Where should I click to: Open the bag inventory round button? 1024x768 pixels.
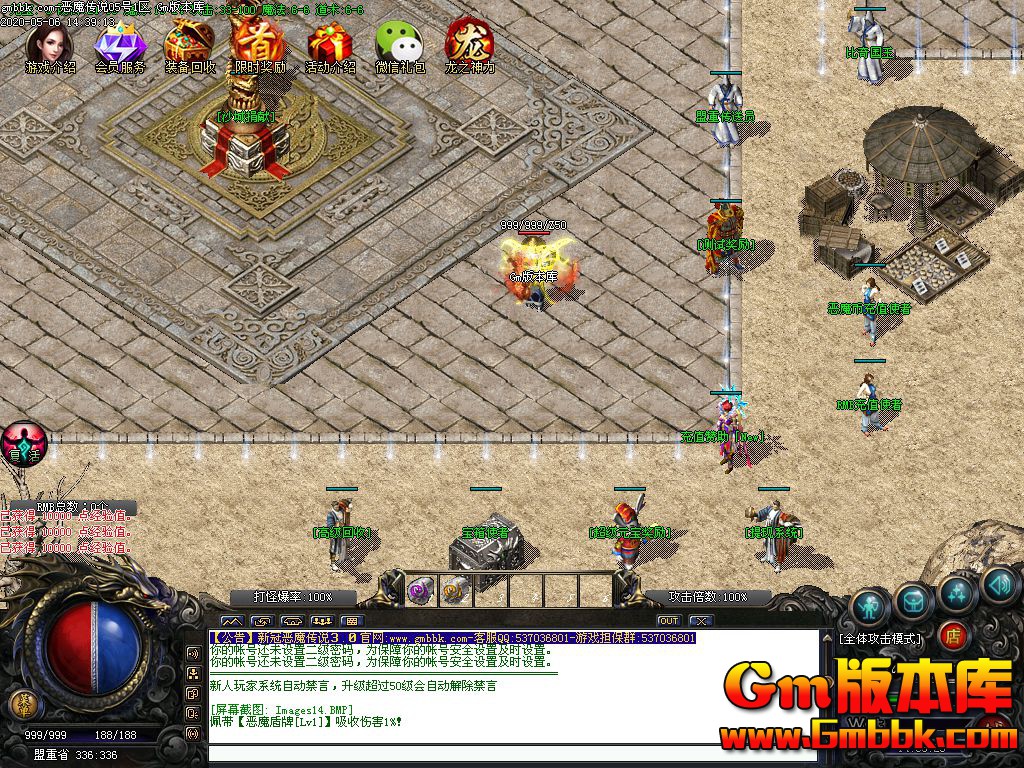(x=913, y=599)
